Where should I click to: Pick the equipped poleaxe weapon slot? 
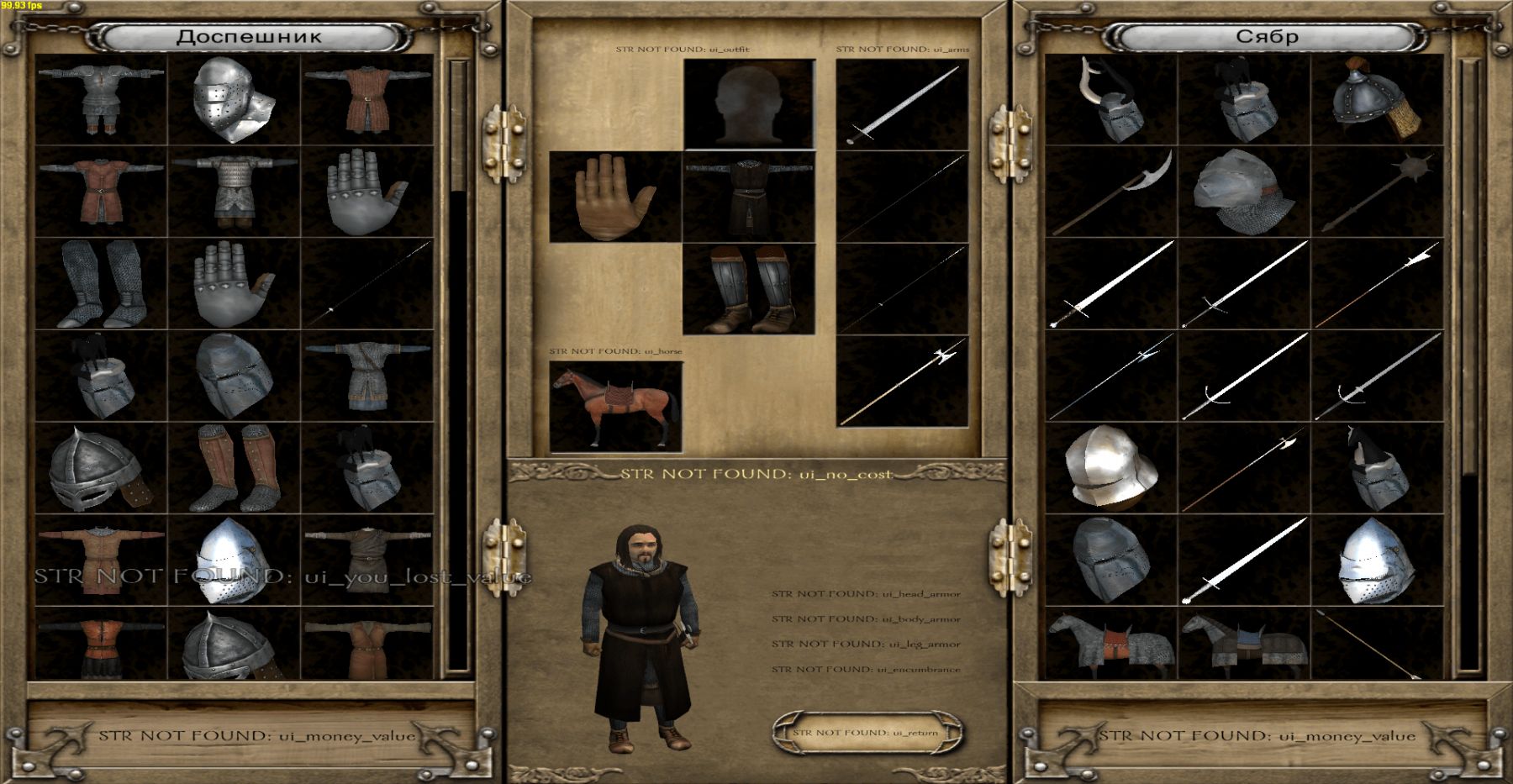pos(902,381)
